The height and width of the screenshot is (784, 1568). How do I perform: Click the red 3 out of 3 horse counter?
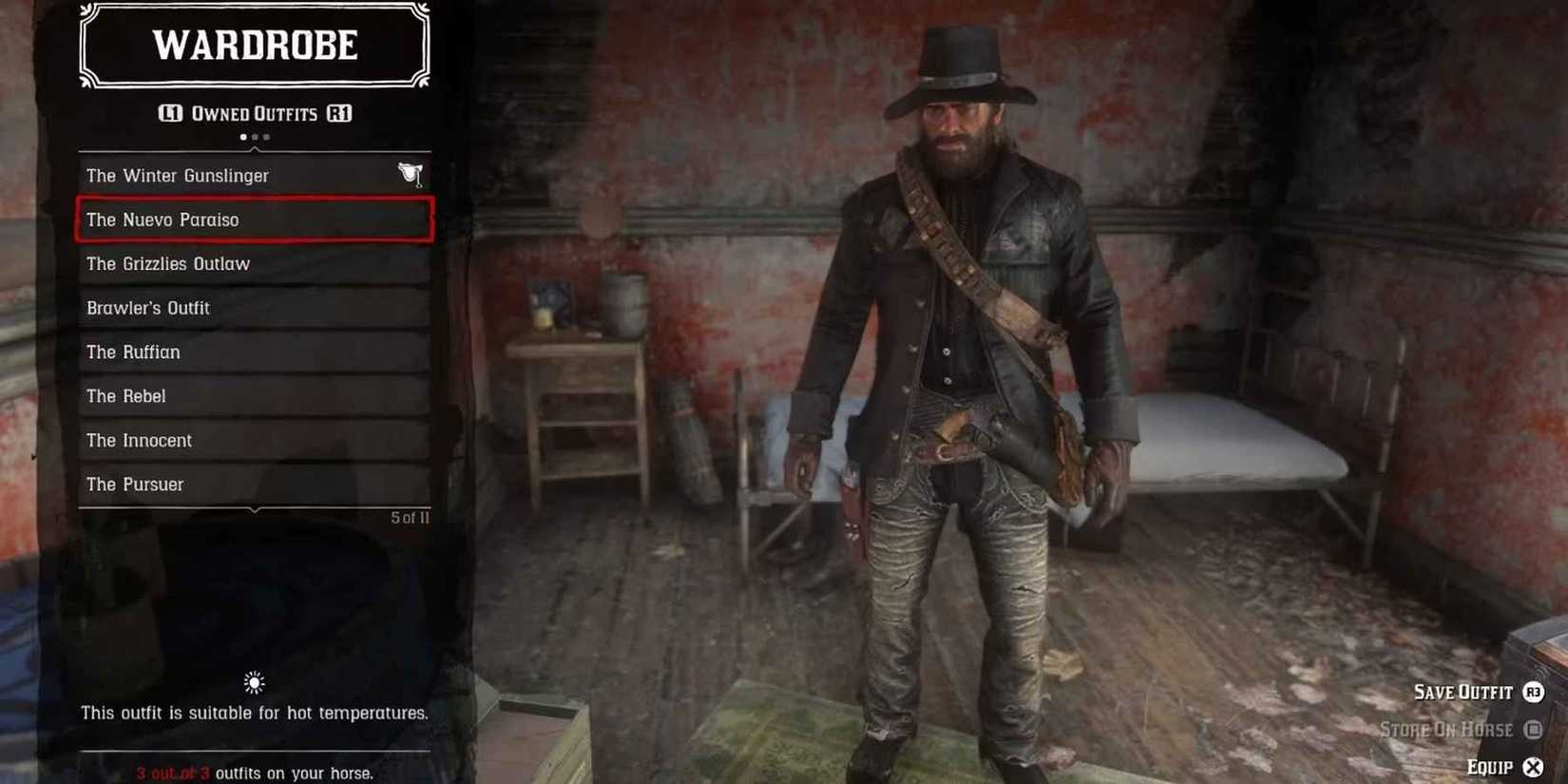pos(173,773)
